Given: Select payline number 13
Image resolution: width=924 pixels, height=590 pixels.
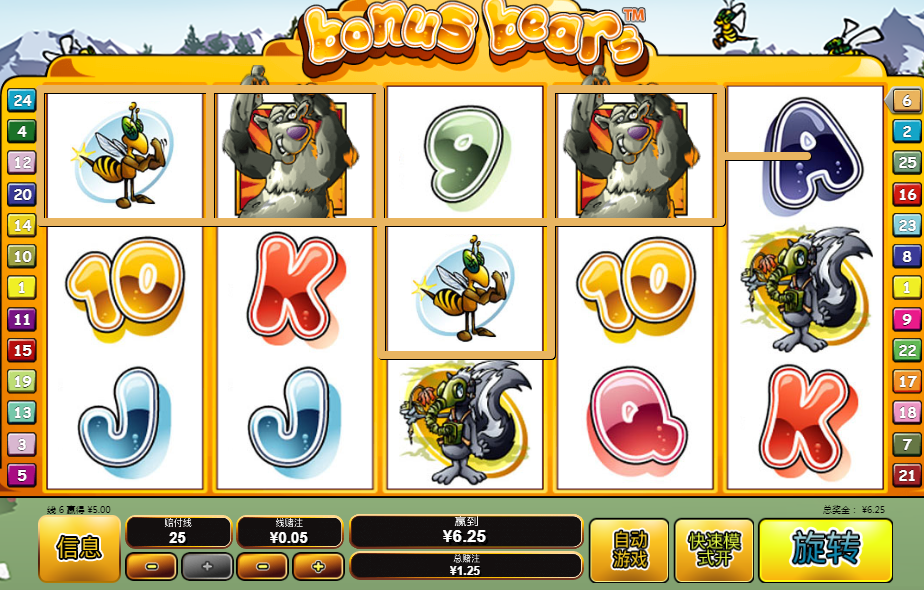Looking at the screenshot, I should pyautogui.click(x=22, y=412).
